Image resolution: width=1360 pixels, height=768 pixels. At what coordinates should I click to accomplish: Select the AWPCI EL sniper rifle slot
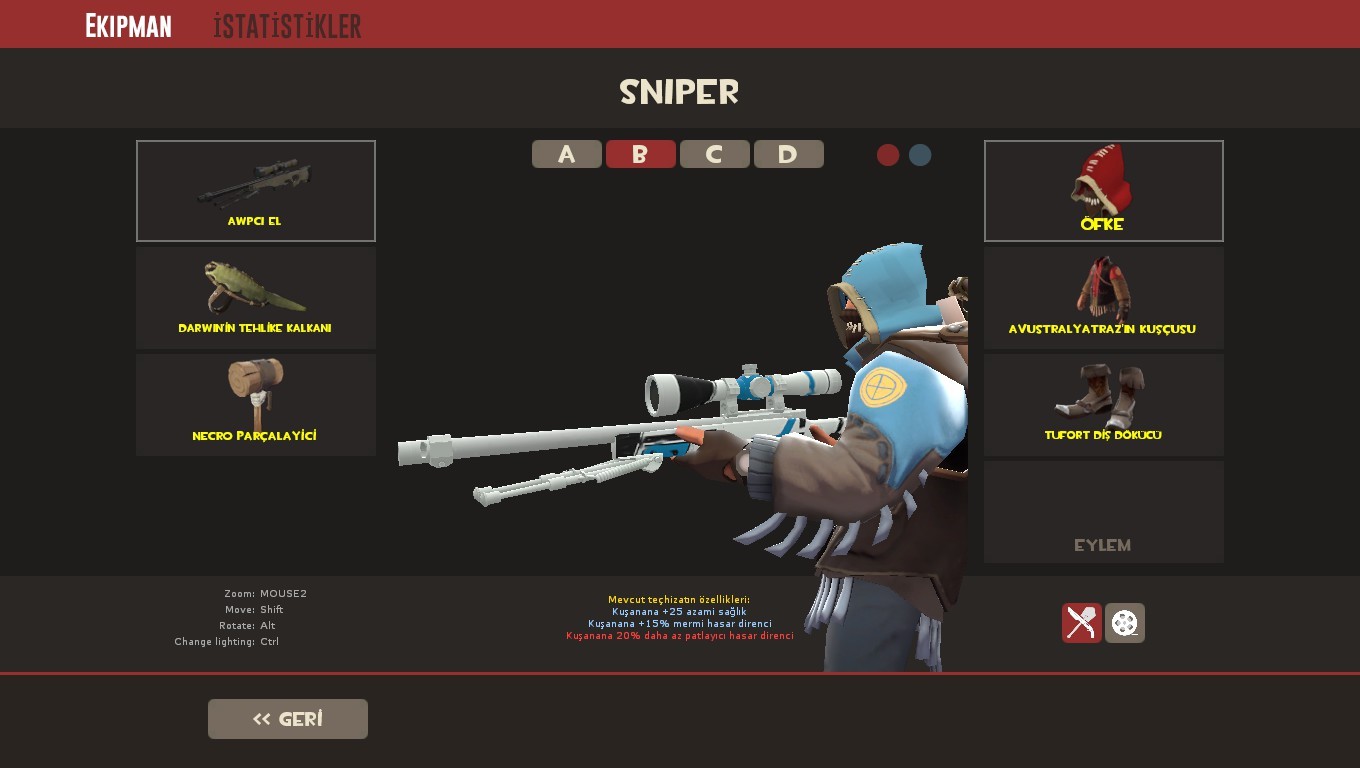pos(255,190)
